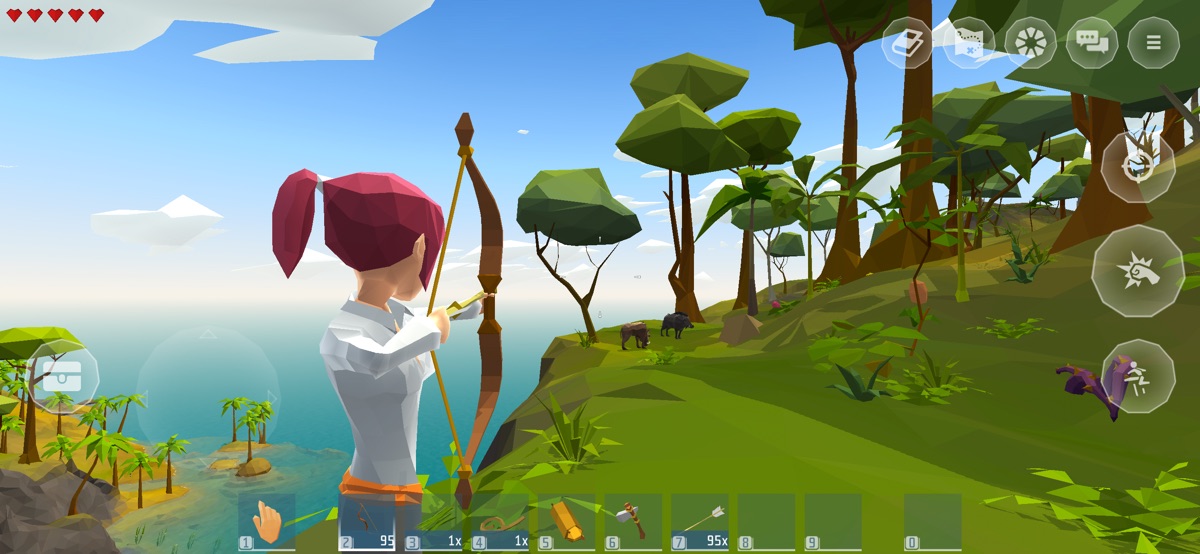The image size is (1200, 554).
Task: Select the arrows stack hotbar slot
Action: point(700,522)
